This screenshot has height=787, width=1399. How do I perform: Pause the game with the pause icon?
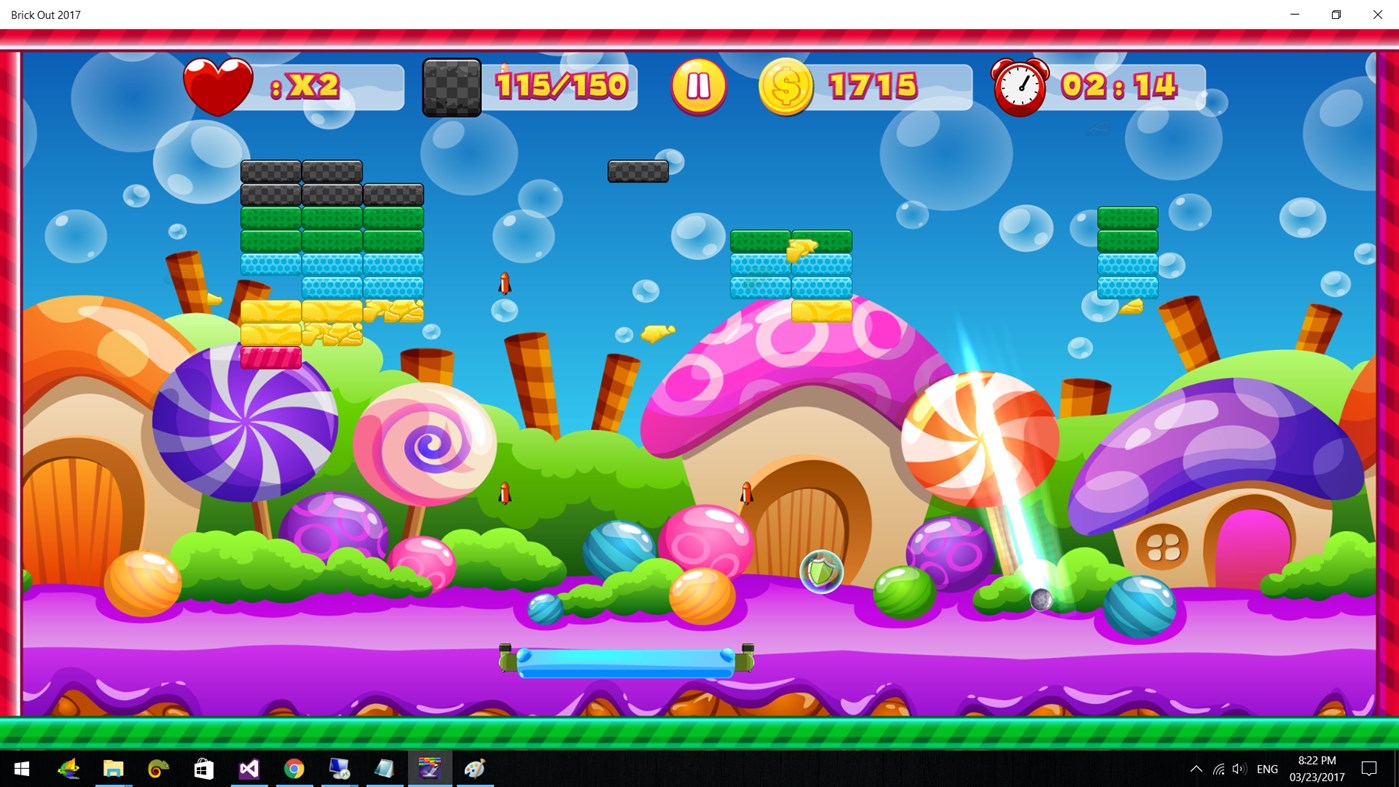698,85
